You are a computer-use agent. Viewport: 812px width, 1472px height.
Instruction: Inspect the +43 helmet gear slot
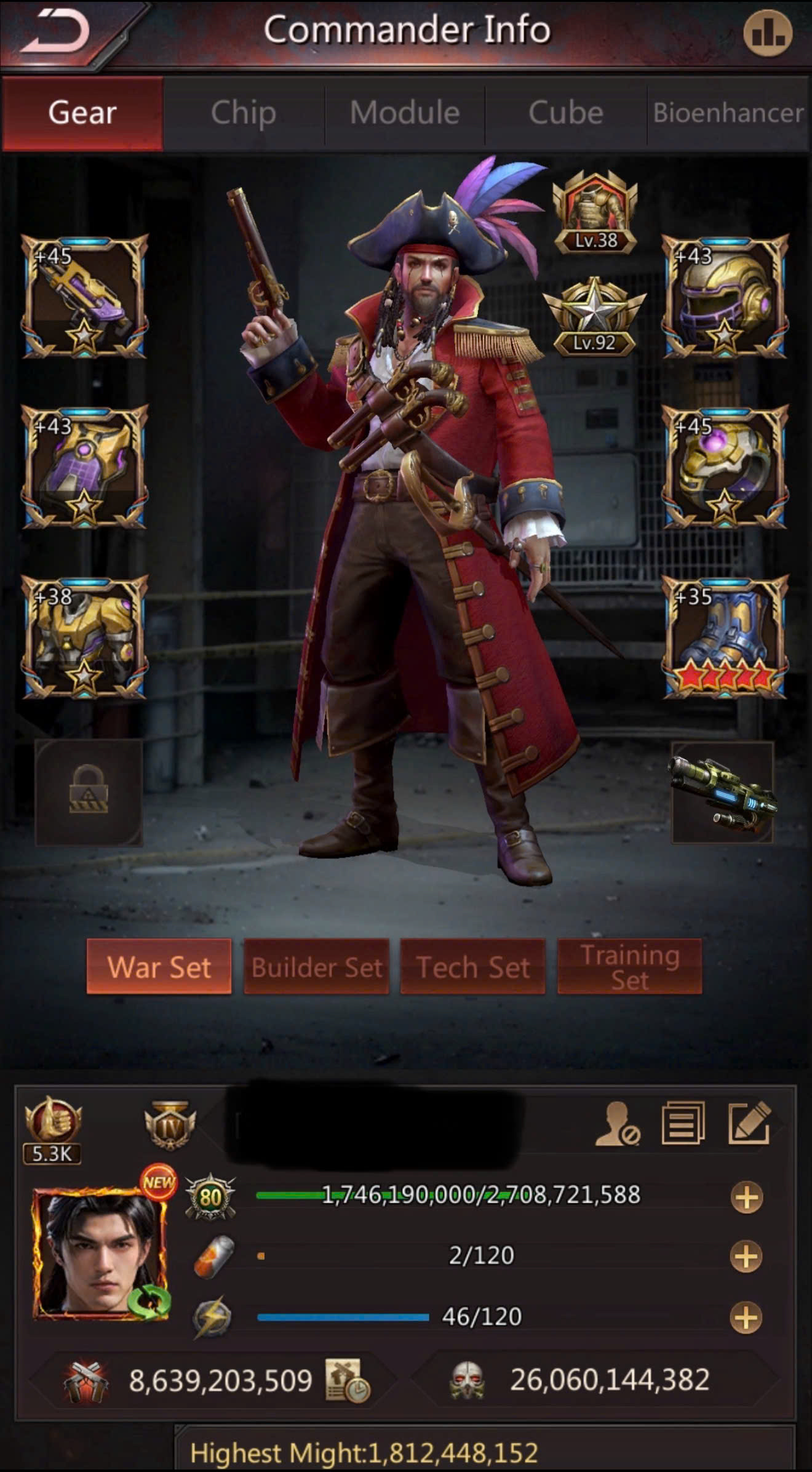coord(725,297)
